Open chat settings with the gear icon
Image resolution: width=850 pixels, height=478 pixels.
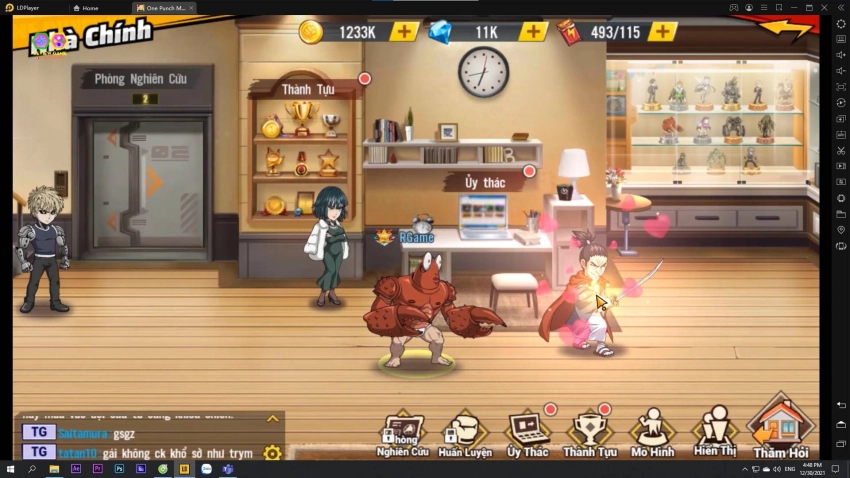point(272,452)
